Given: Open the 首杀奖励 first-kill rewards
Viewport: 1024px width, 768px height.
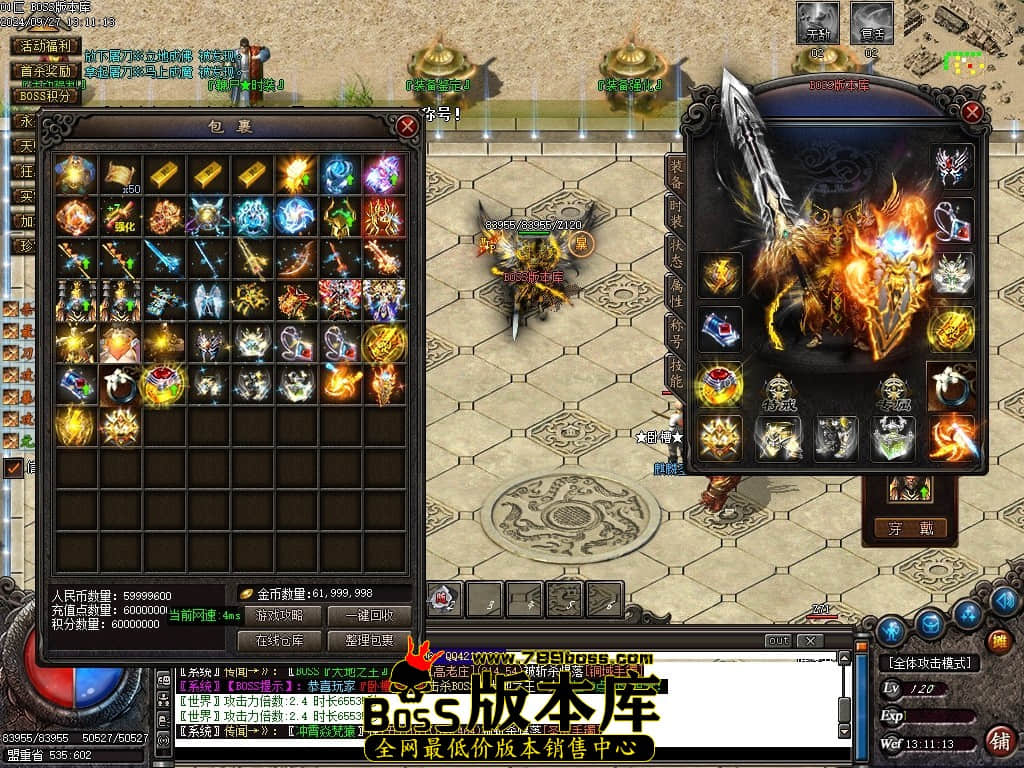Looking at the screenshot, I should [x=46, y=71].
